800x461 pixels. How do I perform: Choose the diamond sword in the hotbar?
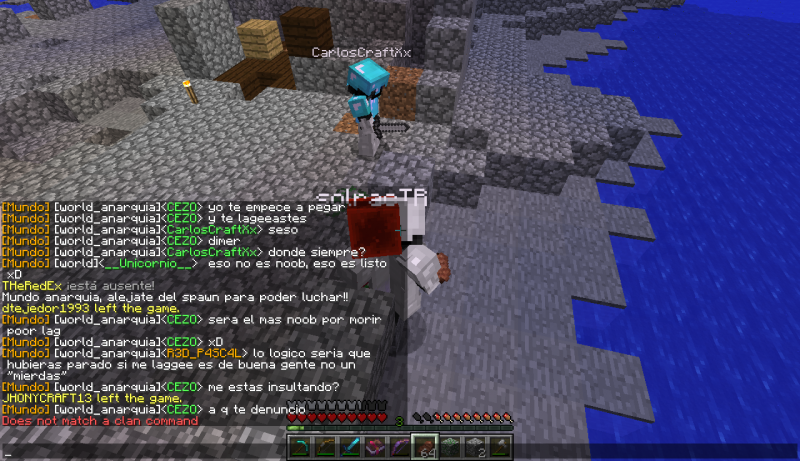point(350,446)
